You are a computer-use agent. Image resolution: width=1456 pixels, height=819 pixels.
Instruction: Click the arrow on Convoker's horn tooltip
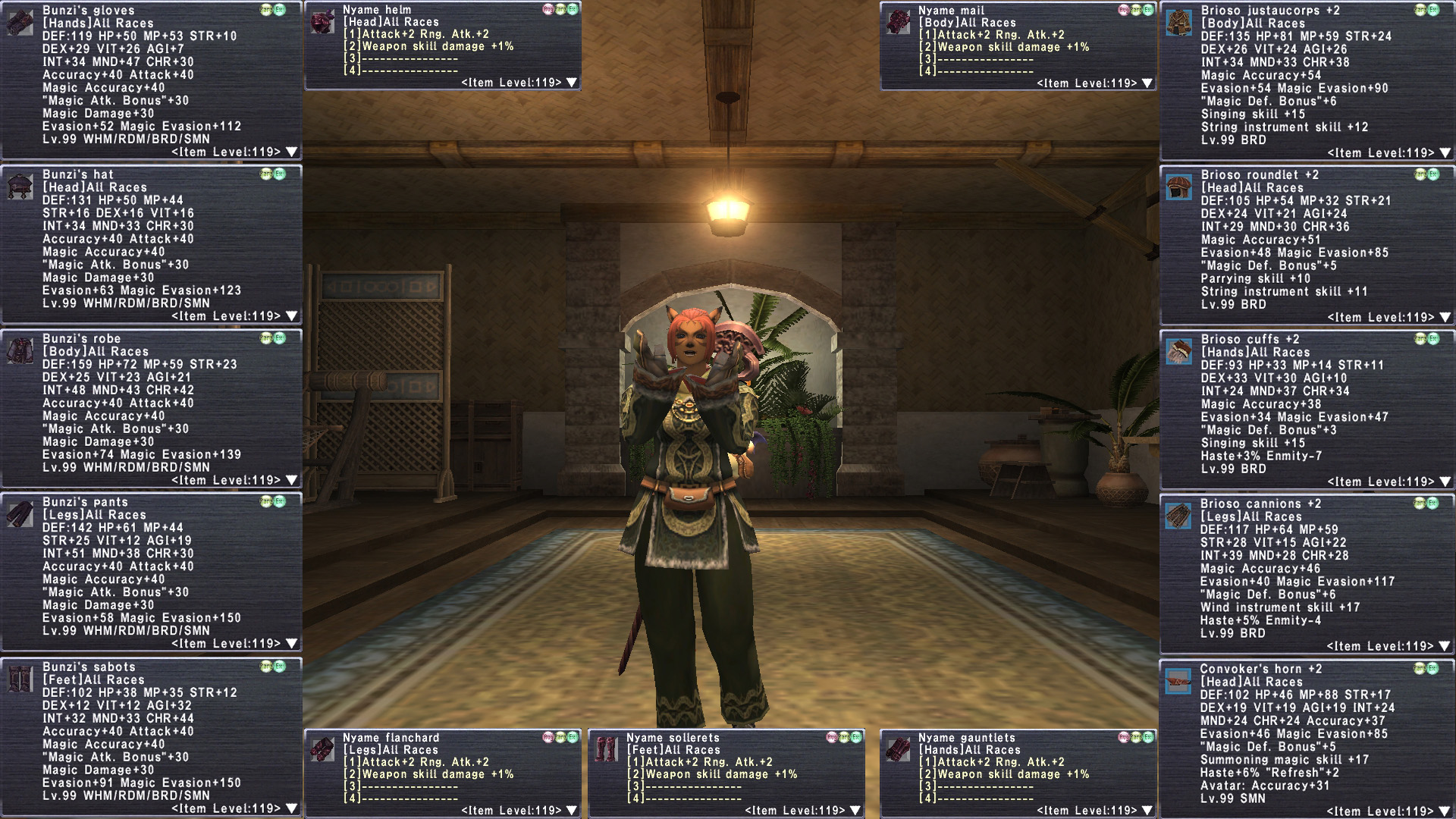pyautogui.click(x=1445, y=811)
